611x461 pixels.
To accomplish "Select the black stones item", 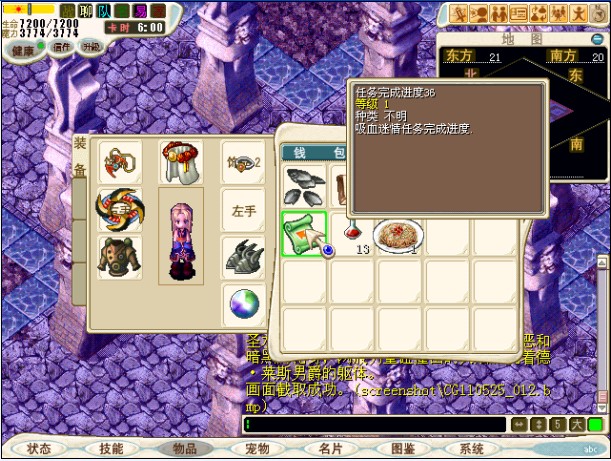I will pyautogui.click(x=304, y=185).
